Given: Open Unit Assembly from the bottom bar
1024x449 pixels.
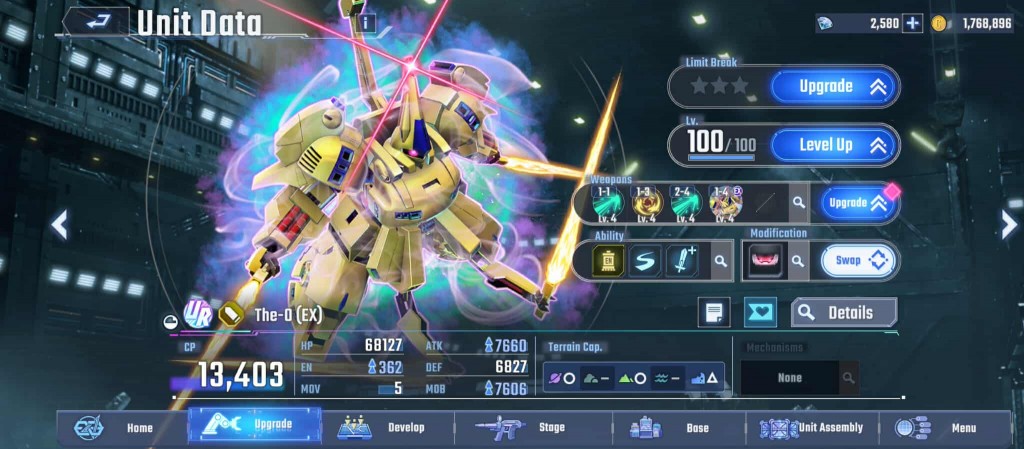Looking at the screenshot, I should tap(812, 428).
